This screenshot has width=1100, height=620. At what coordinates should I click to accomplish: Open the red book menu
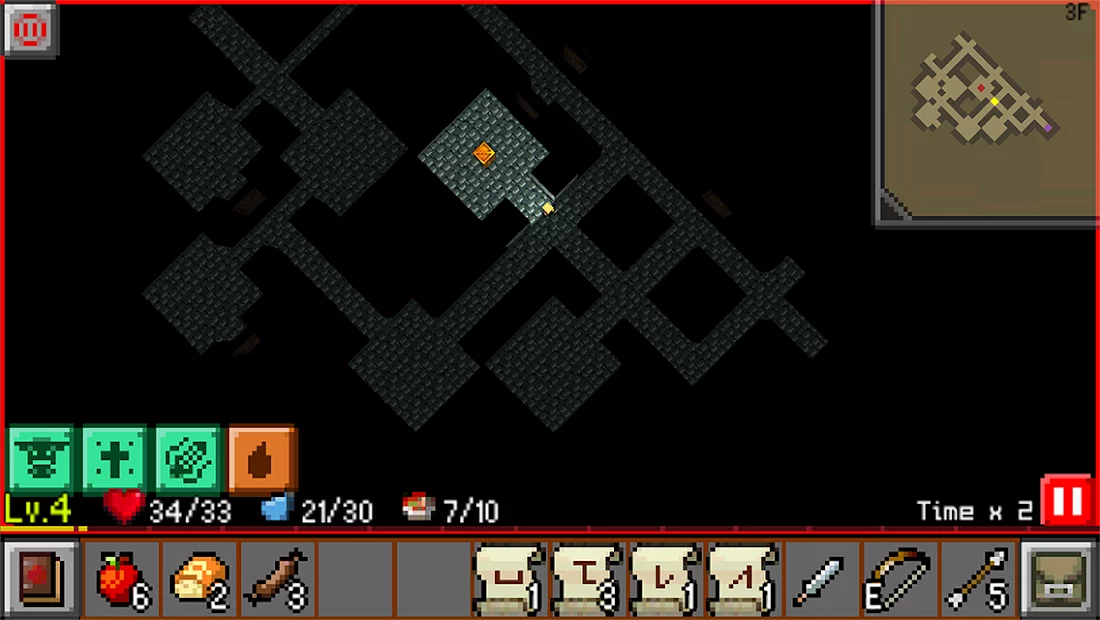[41, 579]
